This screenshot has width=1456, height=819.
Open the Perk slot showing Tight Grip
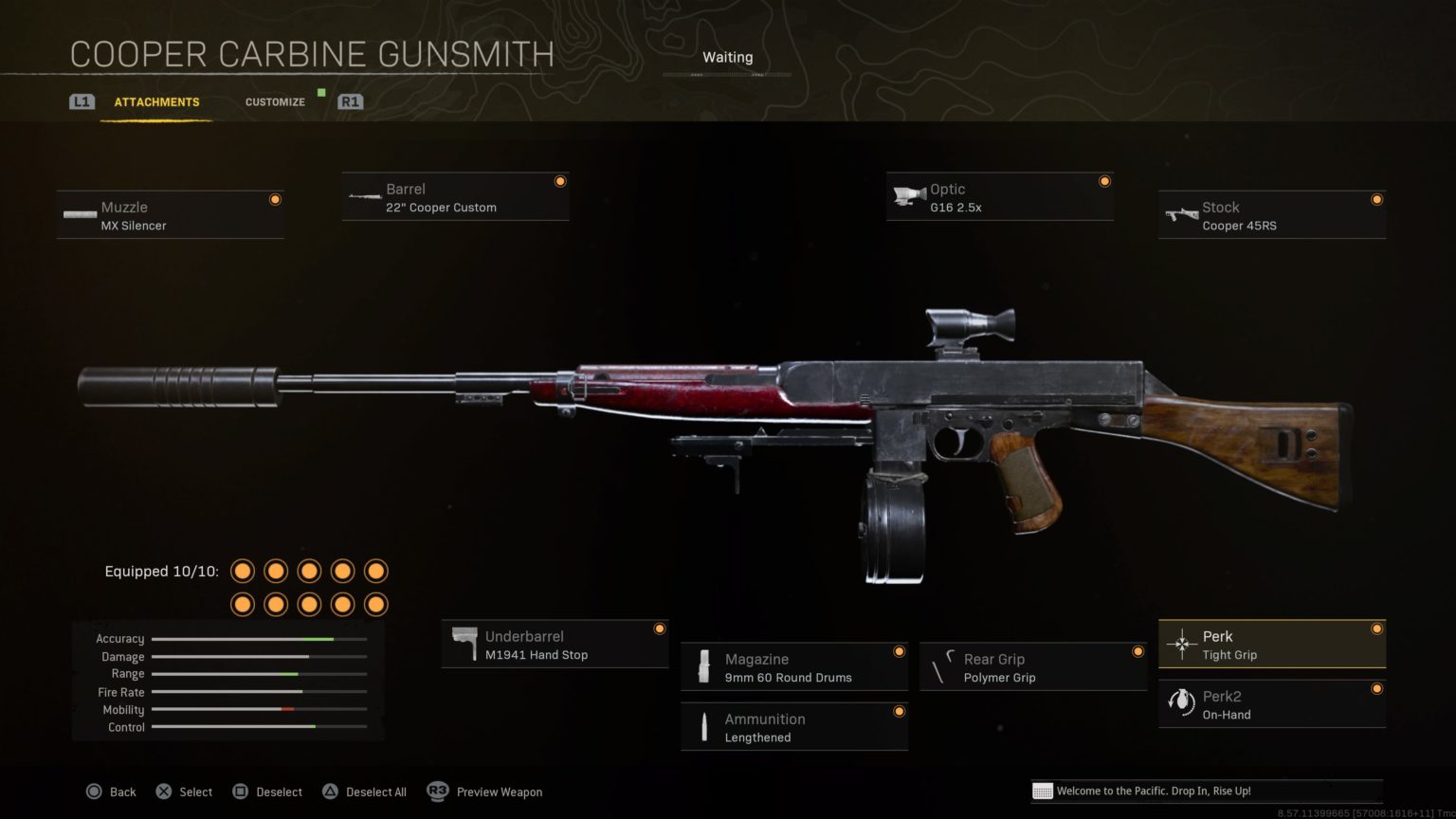(x=1271, y=644)
